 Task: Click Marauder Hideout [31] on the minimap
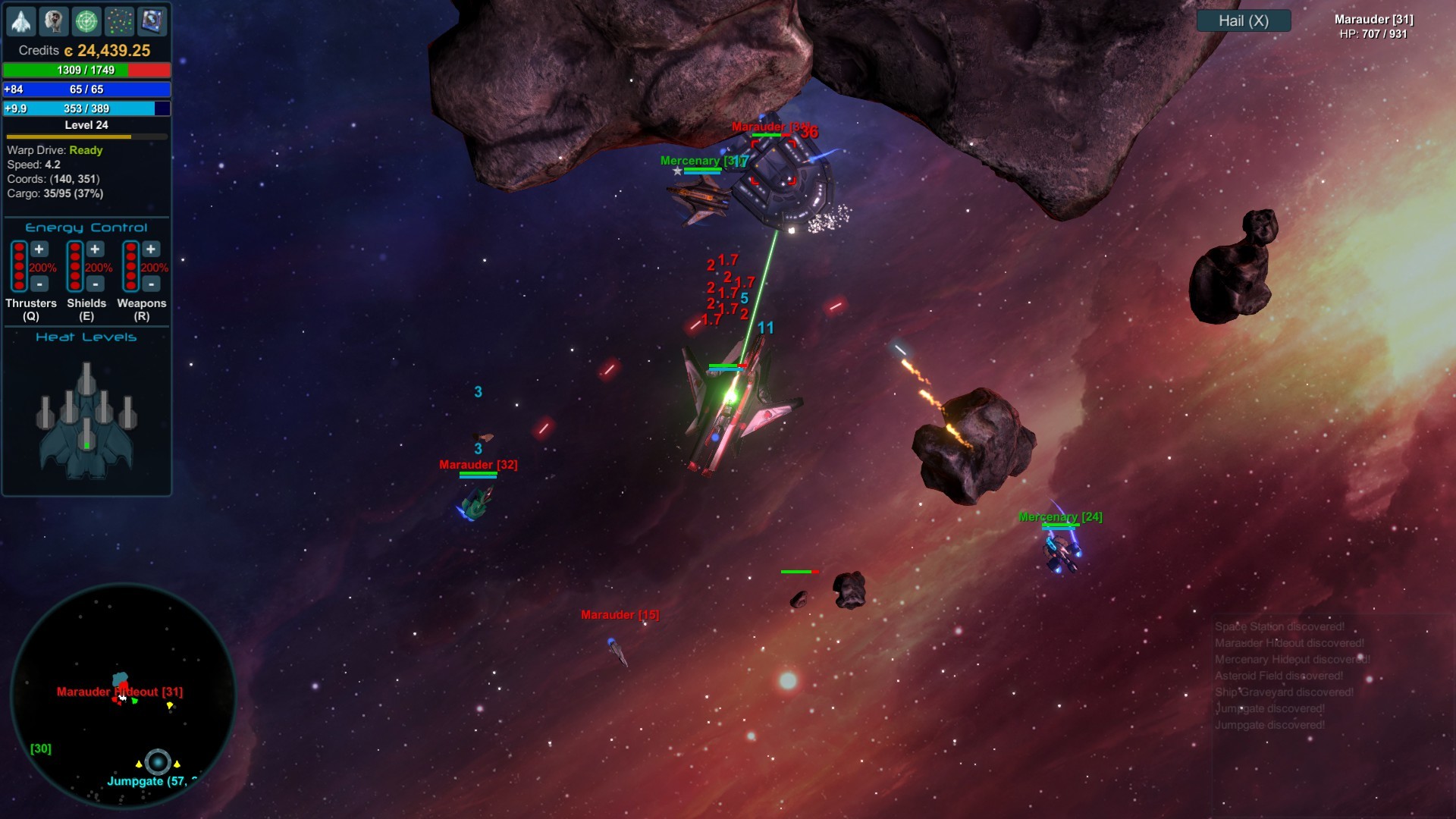click(x=120, y=692)
